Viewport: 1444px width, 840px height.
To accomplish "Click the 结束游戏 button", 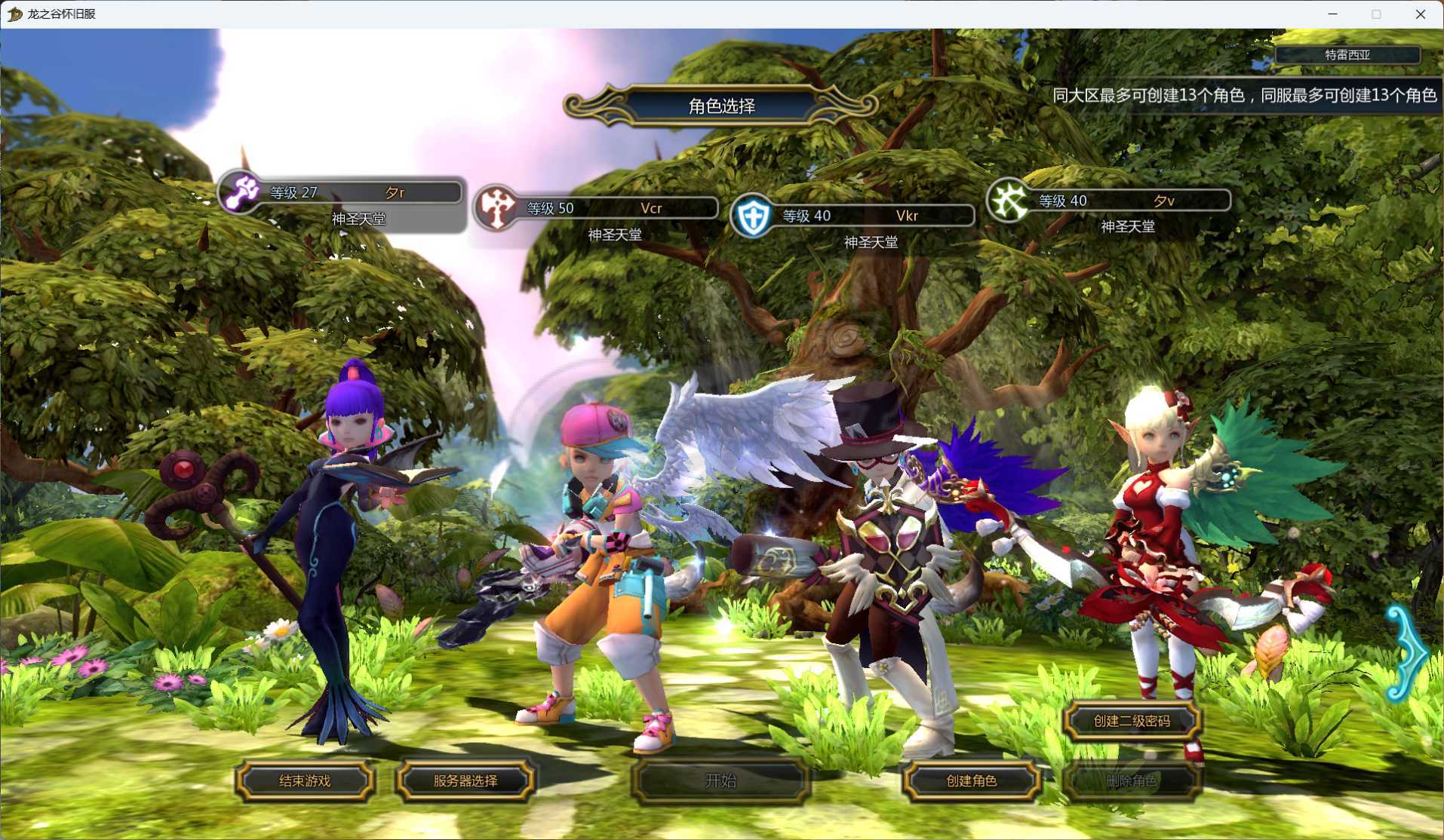I will click(x=305, y=780).
